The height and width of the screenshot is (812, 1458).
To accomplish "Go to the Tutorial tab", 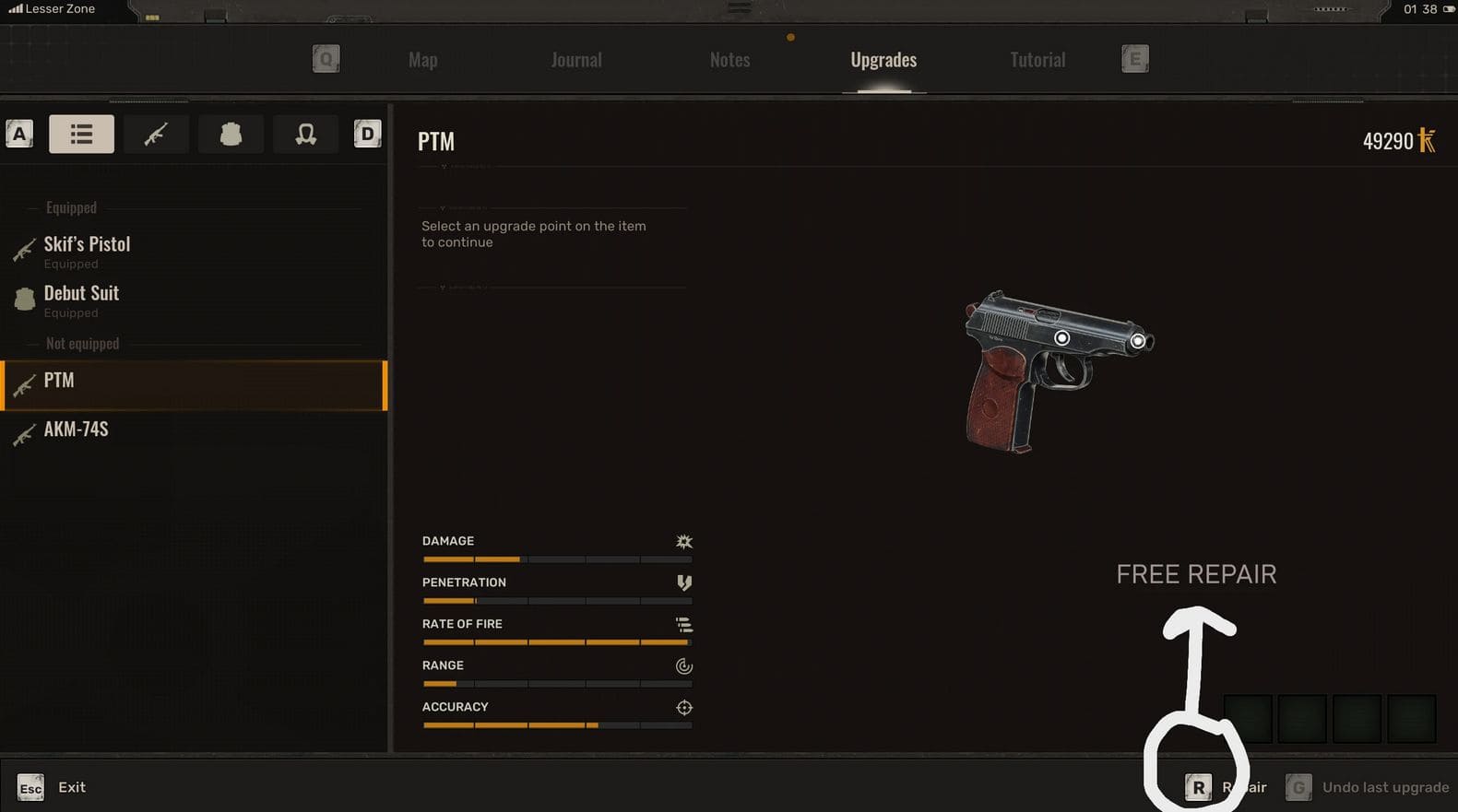I will click(1037, 60).
